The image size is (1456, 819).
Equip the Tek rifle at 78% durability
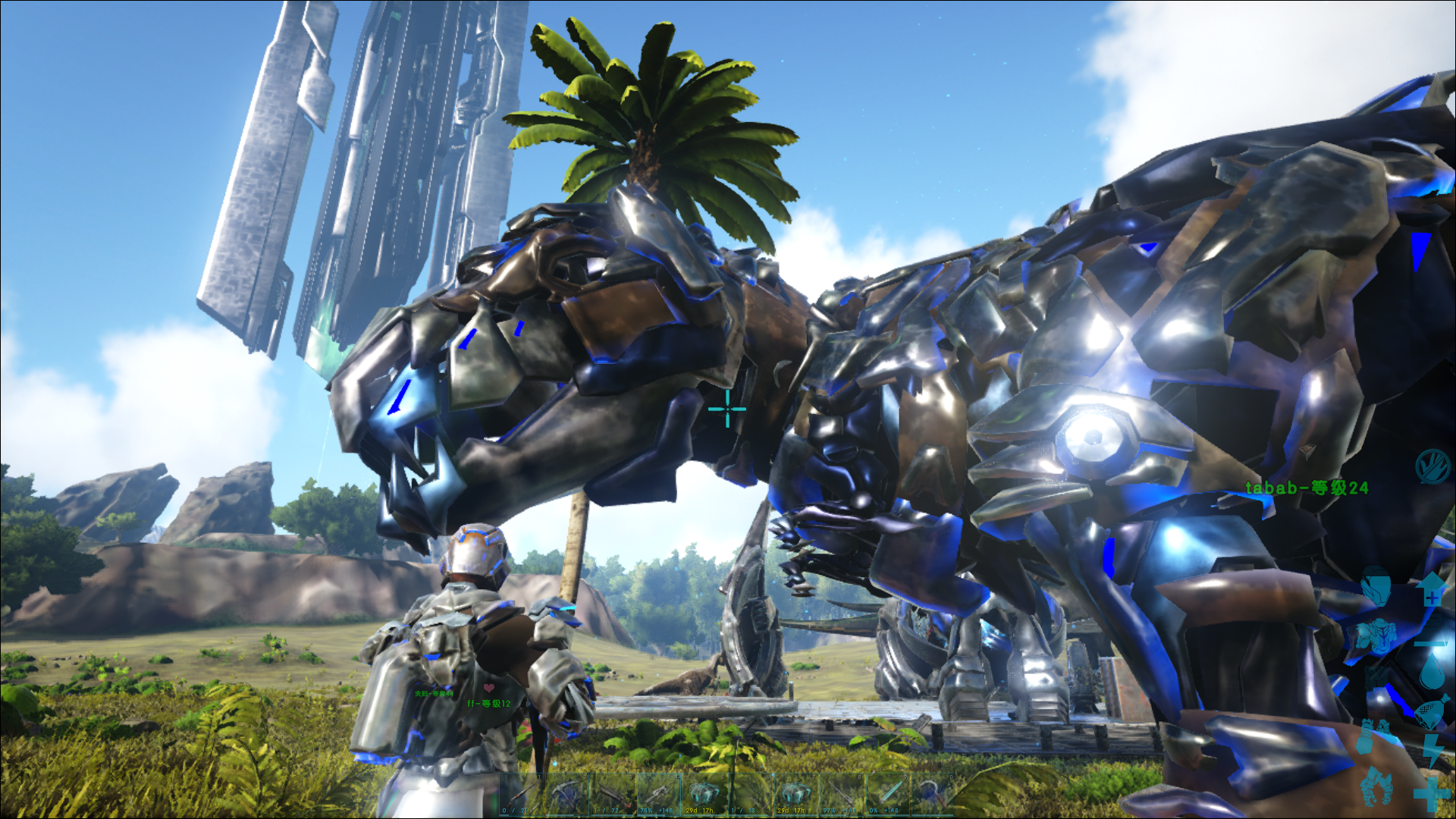(x=657, y=795)
